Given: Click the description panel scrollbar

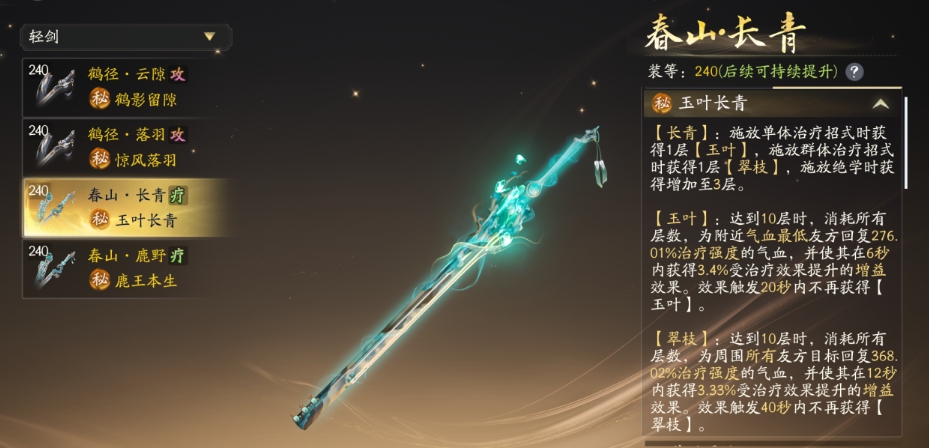Looking at the screenshot, I should [906, 142].
